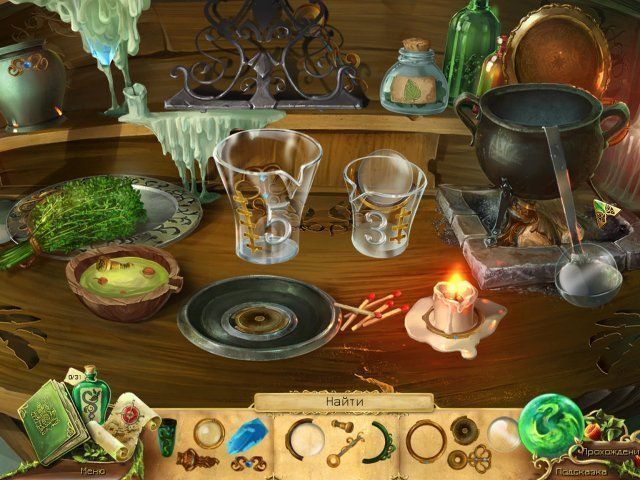The width and height of the screenshot is (640, 480).
Task: Open the Меню button
Action: (x=90, y=467)
